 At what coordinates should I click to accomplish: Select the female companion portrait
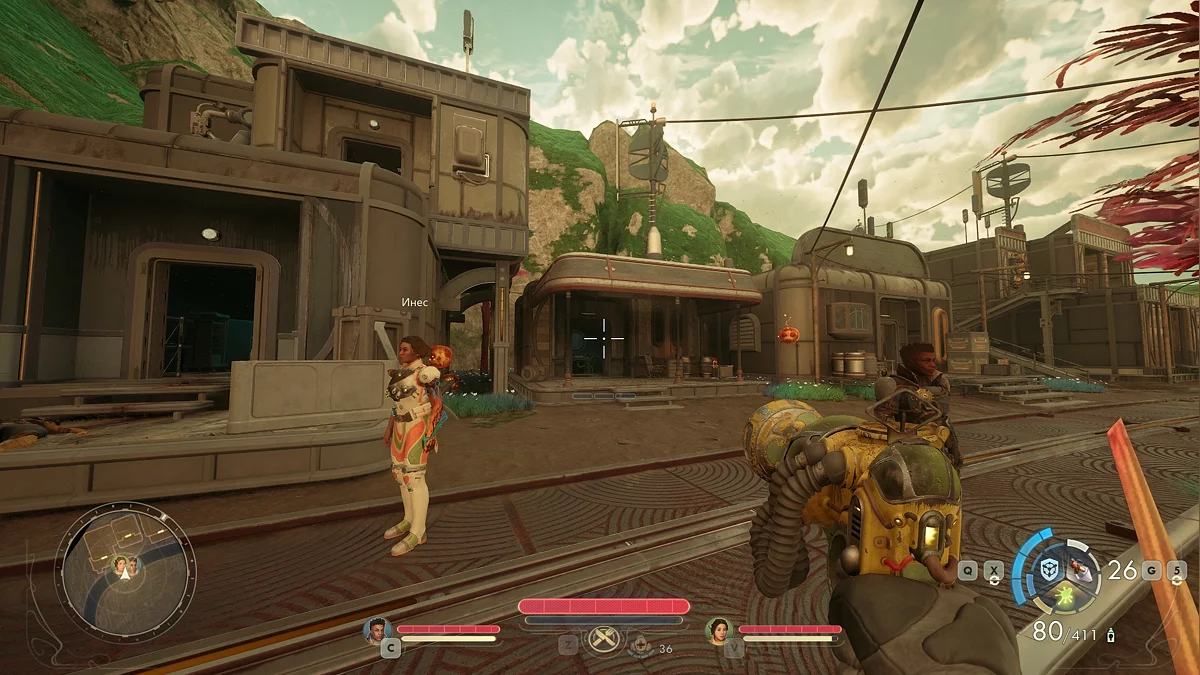click(x=717, y=630)
